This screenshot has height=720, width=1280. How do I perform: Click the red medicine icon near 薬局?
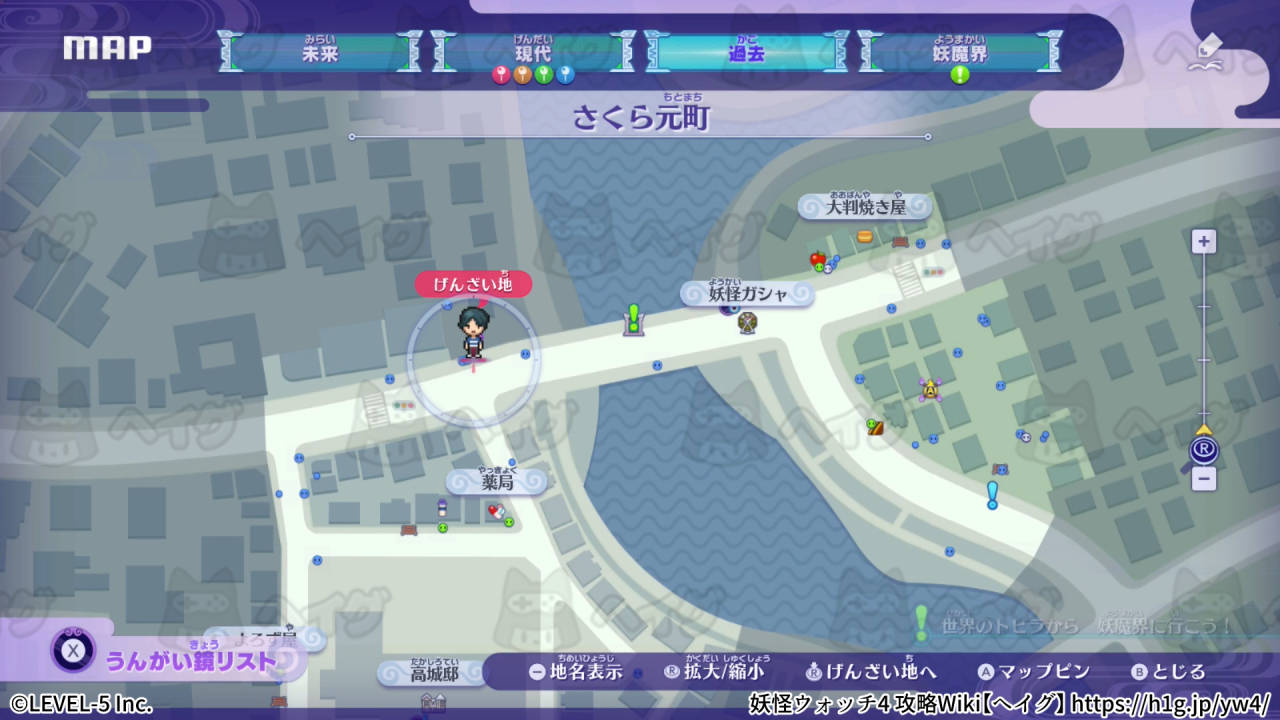tap(496, 510)
